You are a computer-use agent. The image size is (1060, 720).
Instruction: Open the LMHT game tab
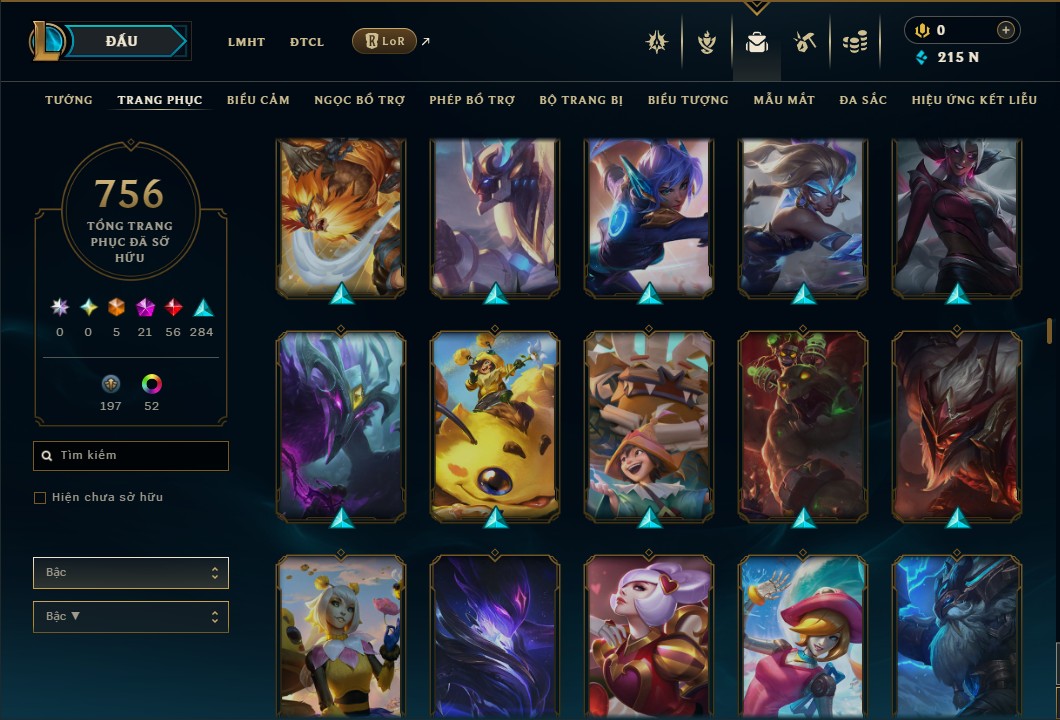tap(246, 42)
